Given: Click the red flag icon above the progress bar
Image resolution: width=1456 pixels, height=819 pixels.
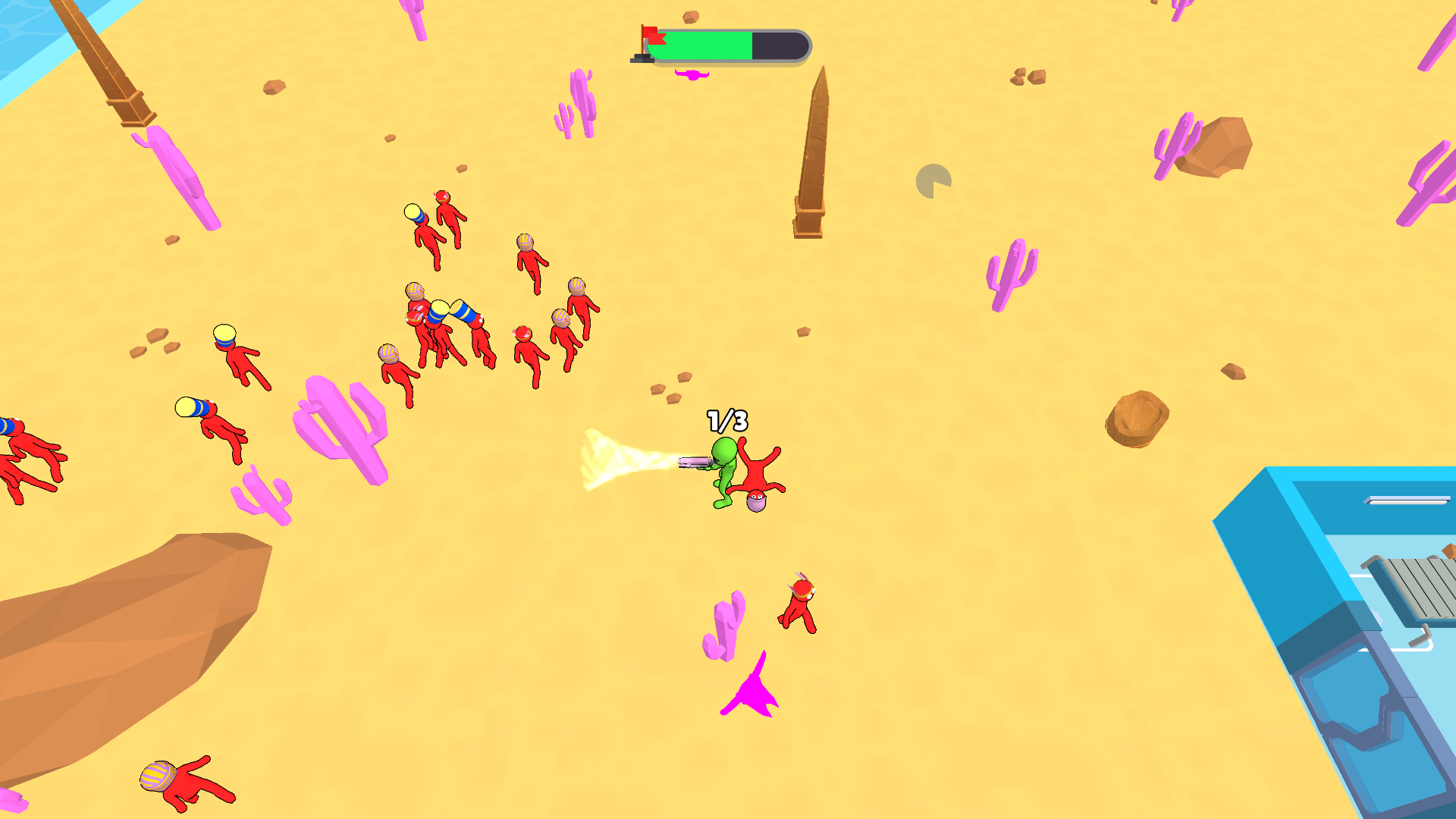Looking at the screenshot, I should (x=651, y=36).
